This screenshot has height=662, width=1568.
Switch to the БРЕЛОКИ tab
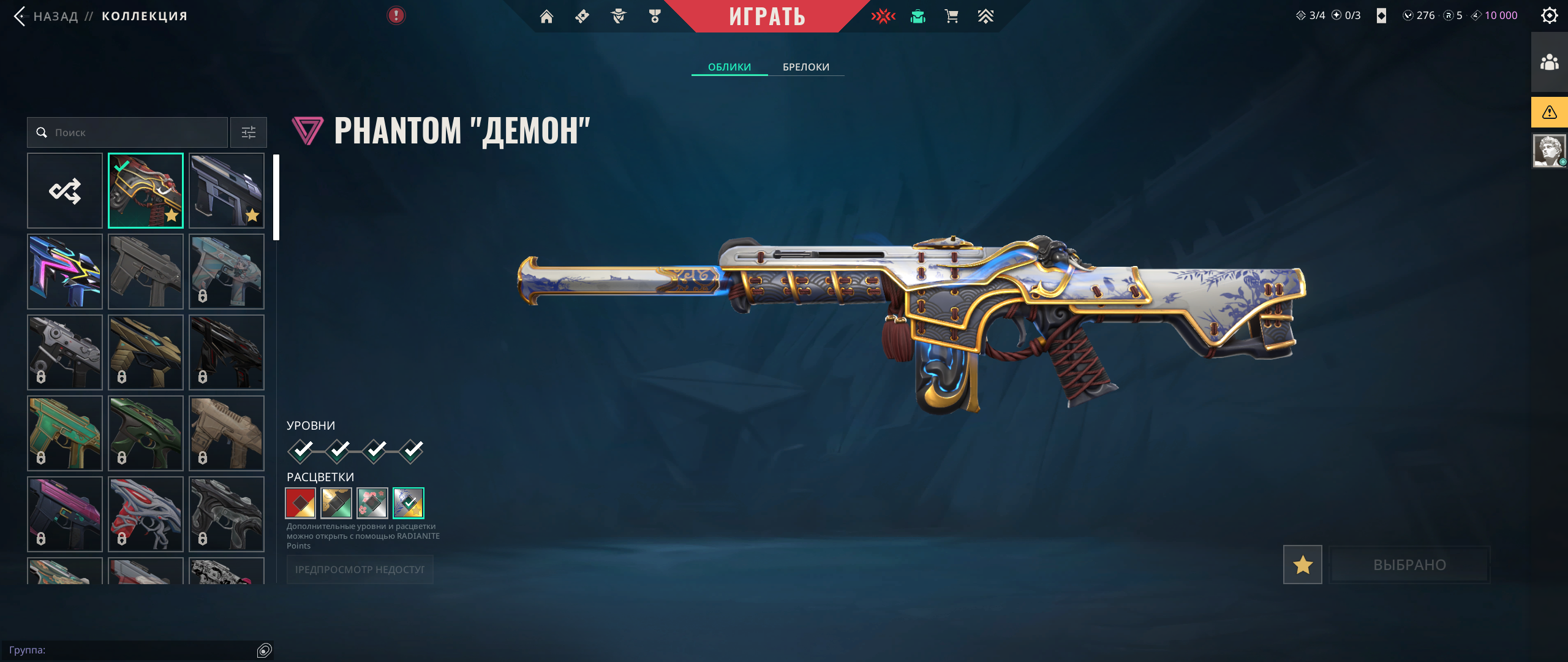click(805, 67)
